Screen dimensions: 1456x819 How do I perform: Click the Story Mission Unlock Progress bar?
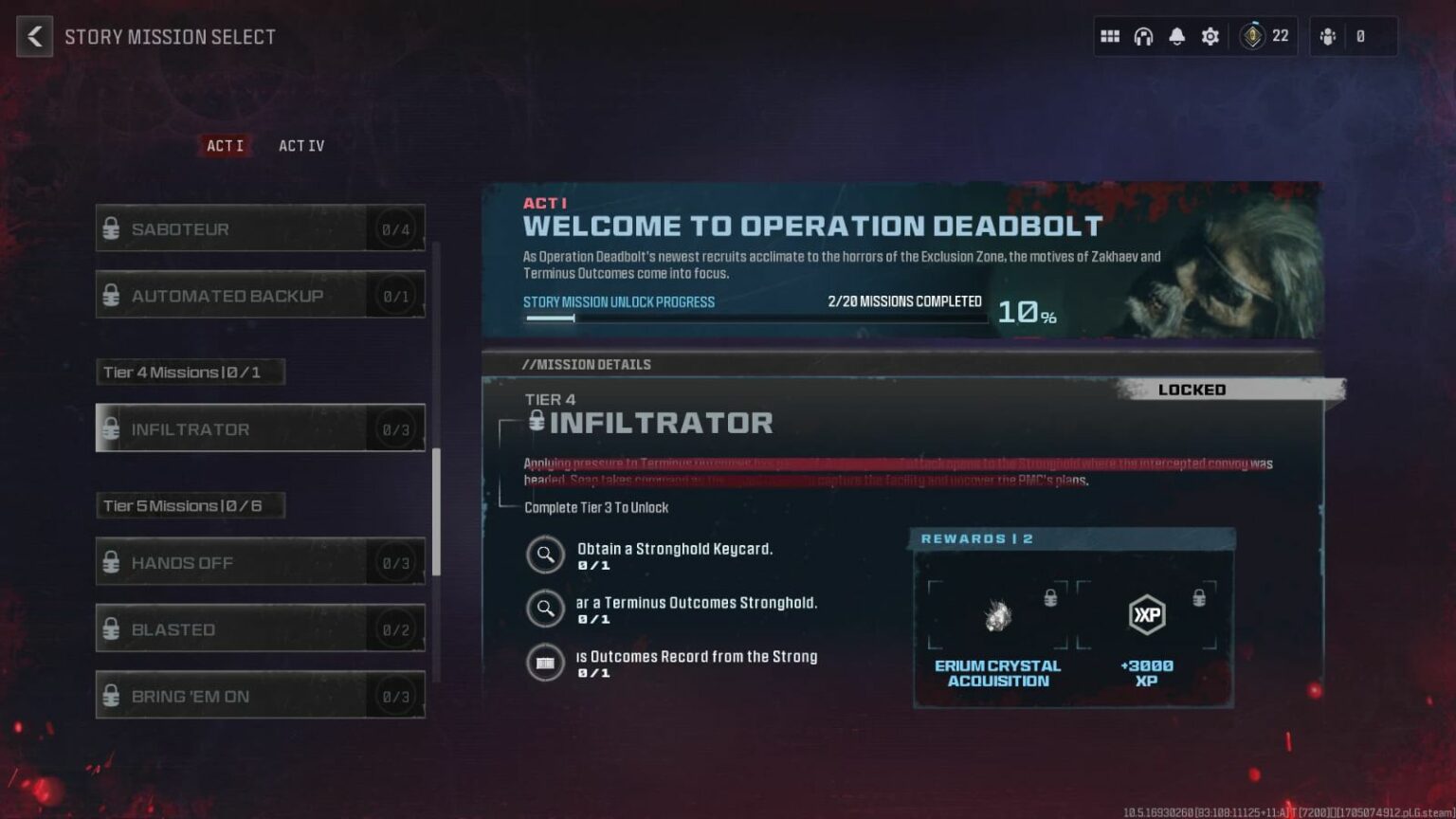pyautogui.click(x=755, y=318)
